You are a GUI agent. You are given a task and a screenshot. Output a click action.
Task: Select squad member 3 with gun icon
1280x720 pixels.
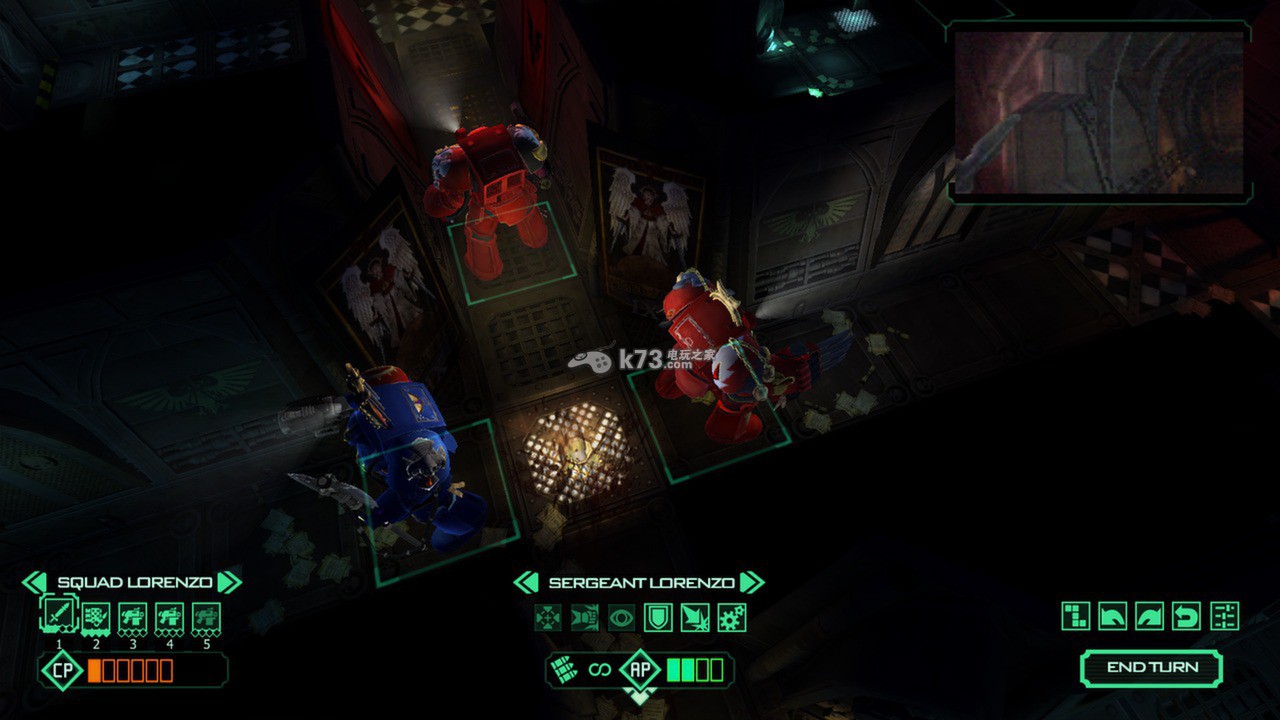(x=132, y=616)
